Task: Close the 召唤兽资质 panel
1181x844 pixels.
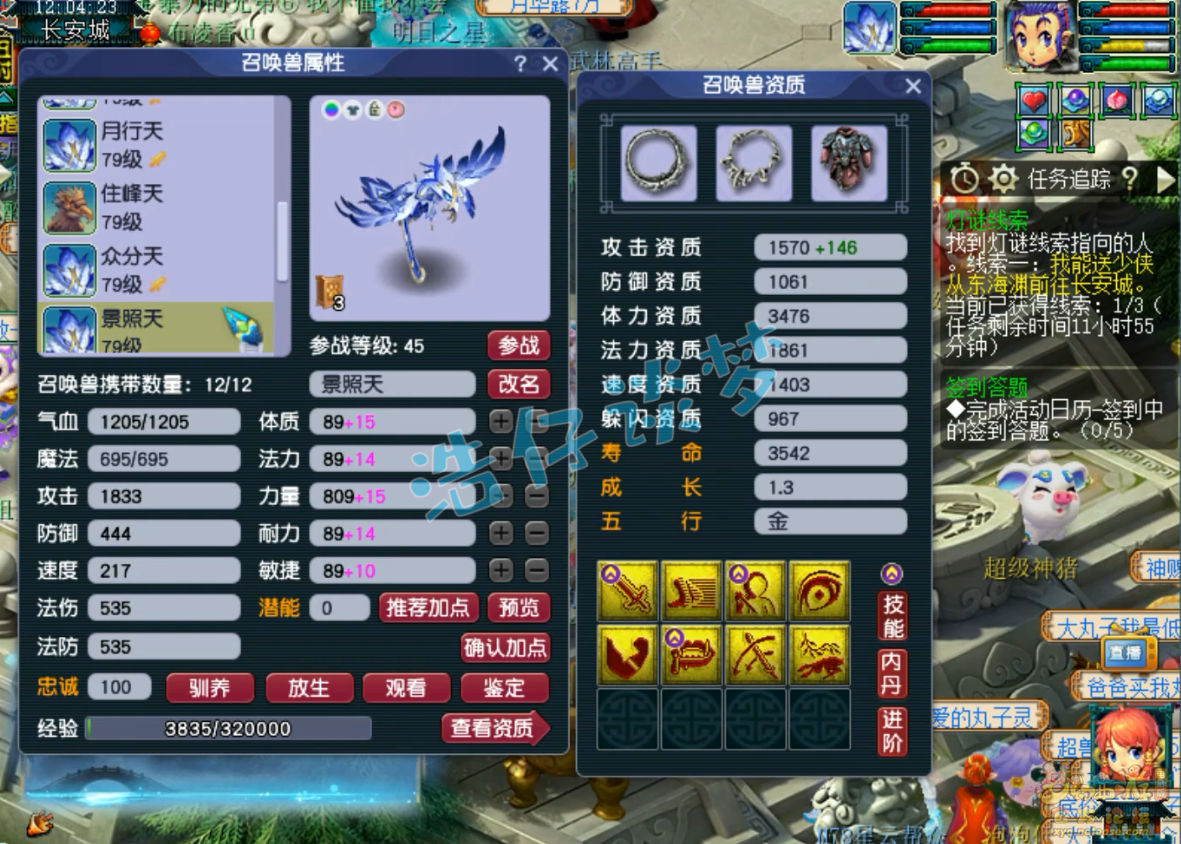Action: click(x=913, y=87)
